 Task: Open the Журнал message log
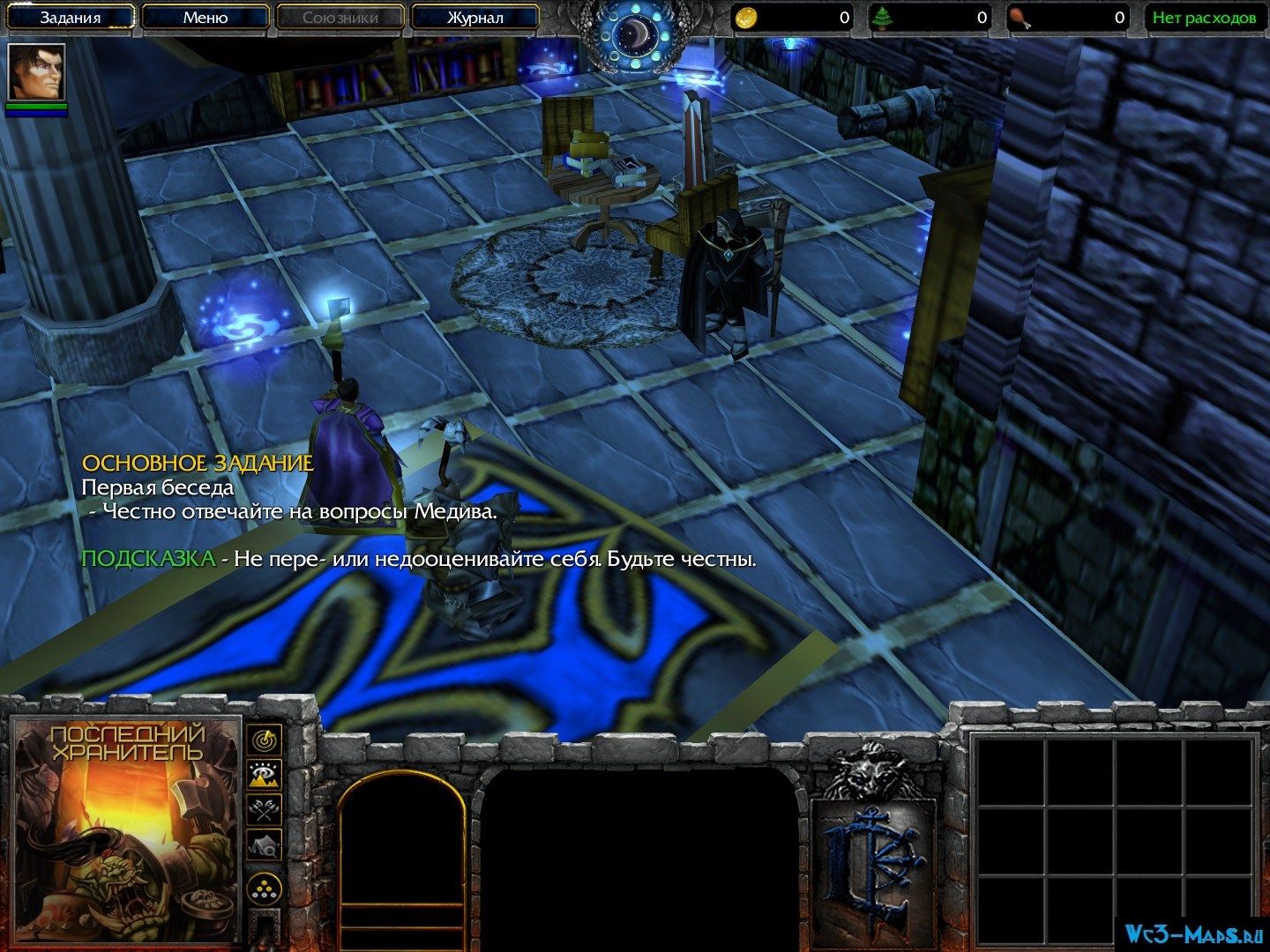click(x=475, y=18)
